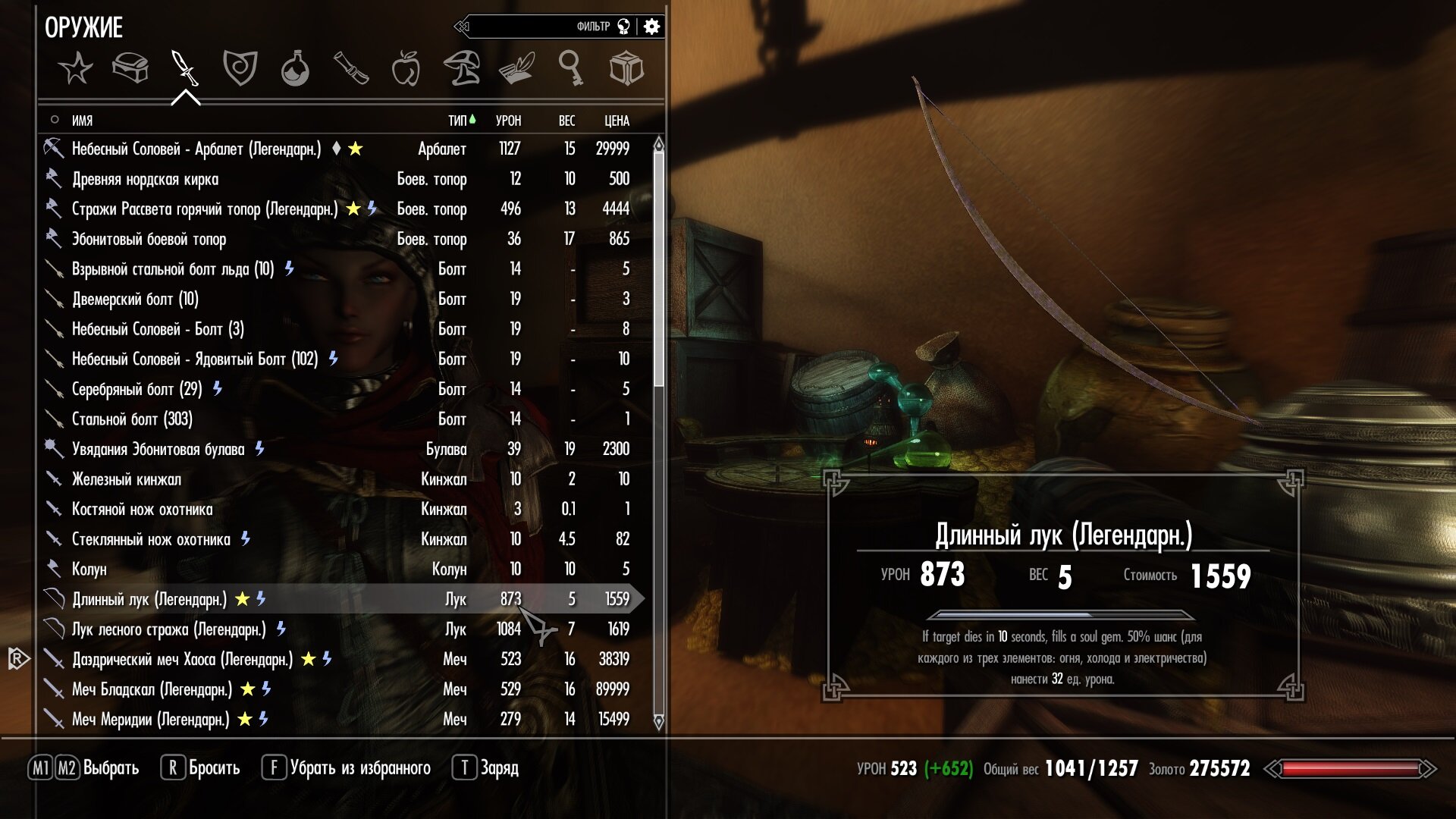The image size is (1456, 819).
Task: Open the favorites star category
Action: click(76, 69)
